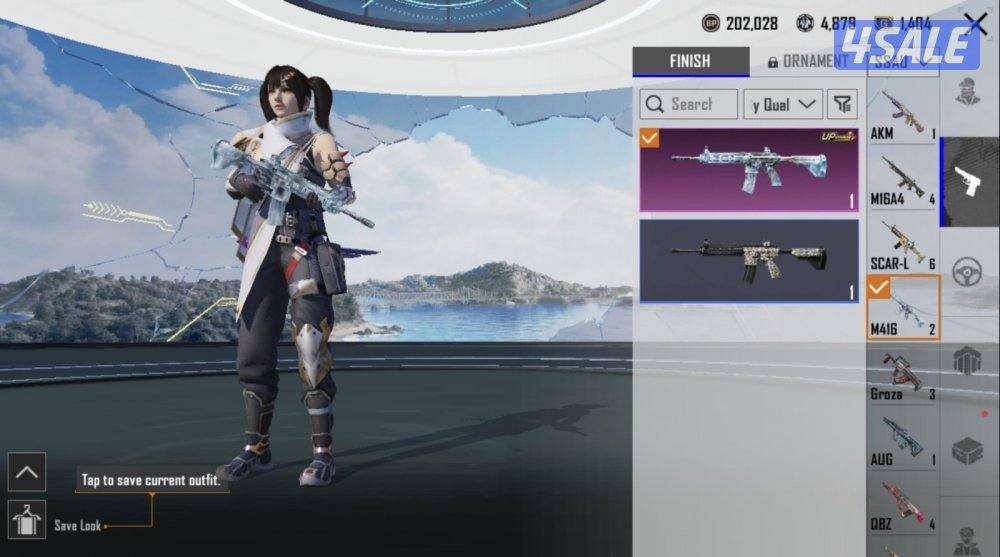The width and height of the screenshot is (1000, 557).
Task: Open the pistol weapons category
Action: pos(968,182)
